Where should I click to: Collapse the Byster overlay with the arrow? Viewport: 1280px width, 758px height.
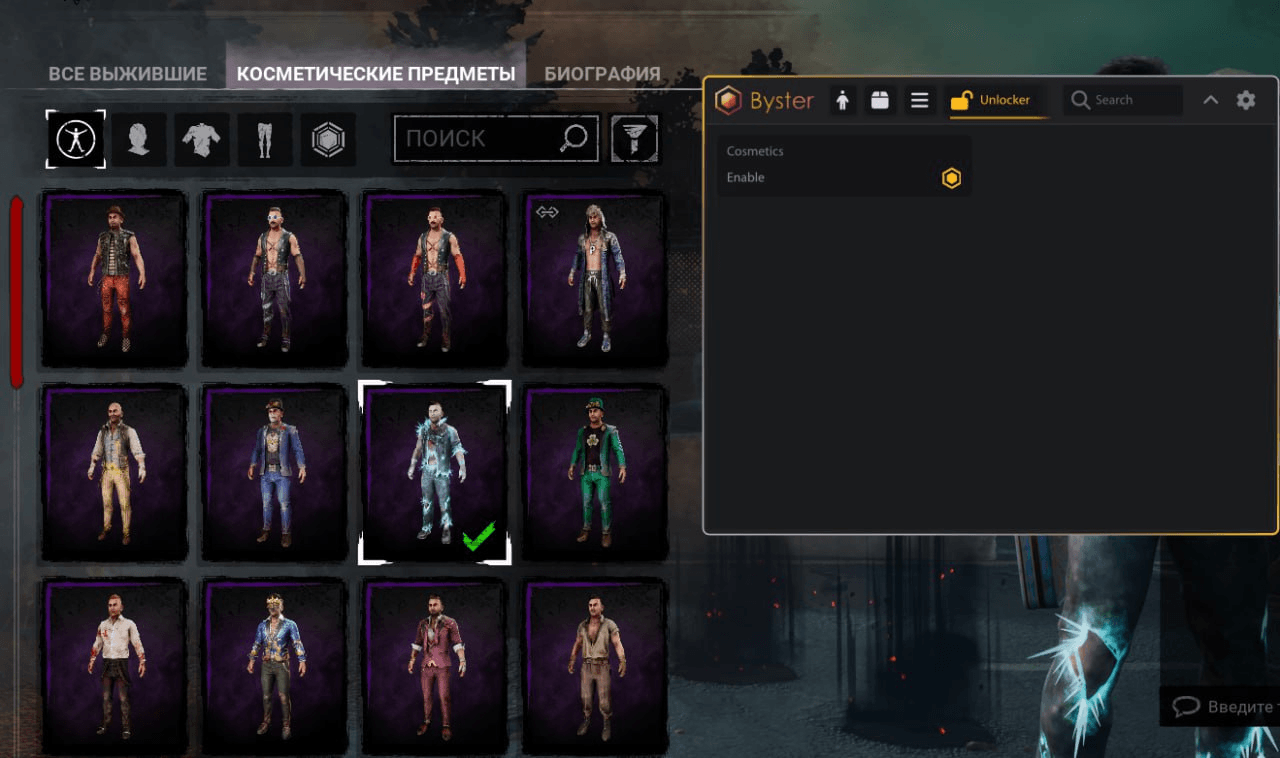(1210, 100)
